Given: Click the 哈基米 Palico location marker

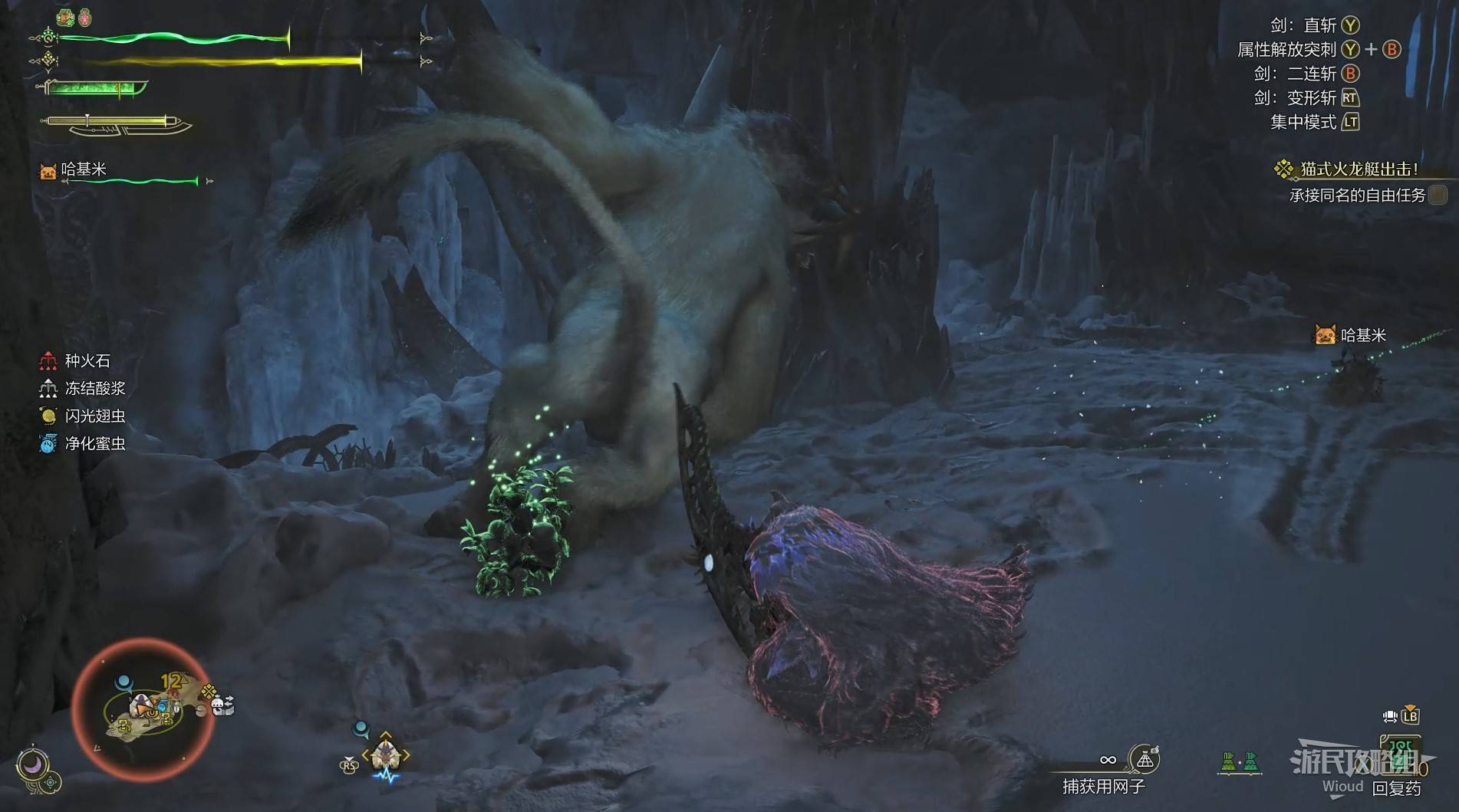Looking at the screenshot, I should tap(1325, 335).
